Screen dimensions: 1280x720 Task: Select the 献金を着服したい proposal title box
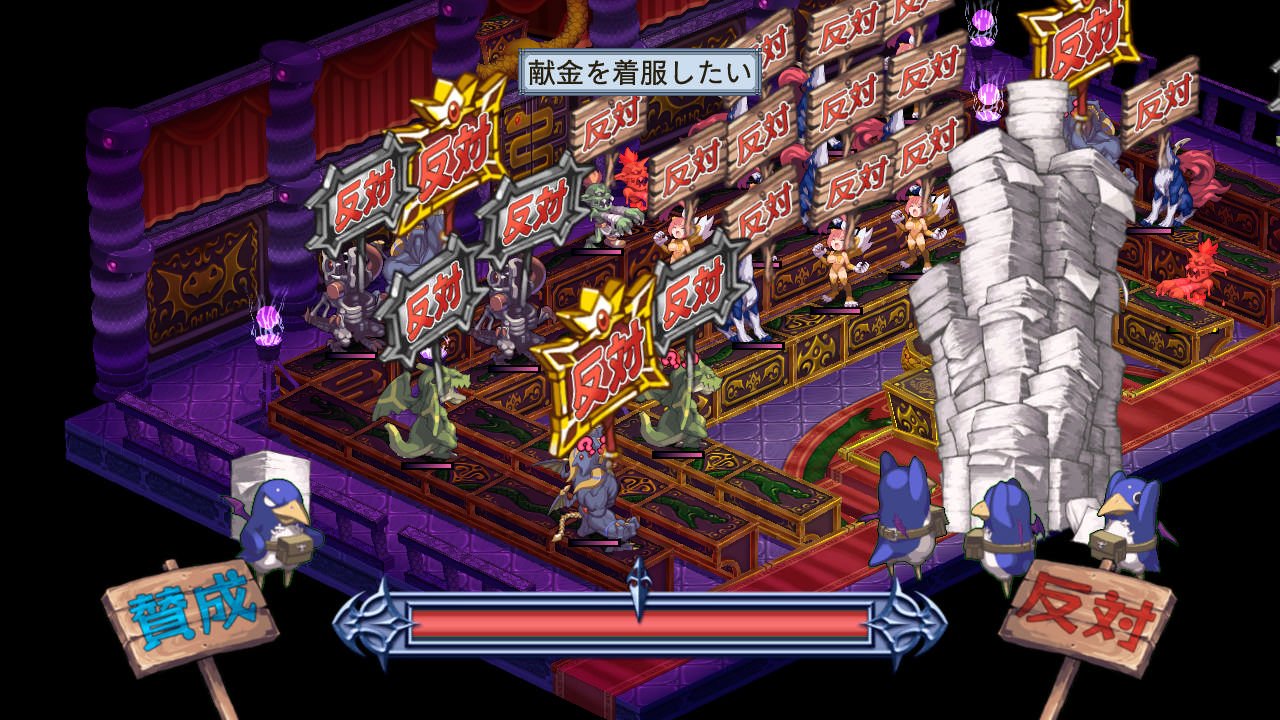pyautogui.click(x=640, y=72)
